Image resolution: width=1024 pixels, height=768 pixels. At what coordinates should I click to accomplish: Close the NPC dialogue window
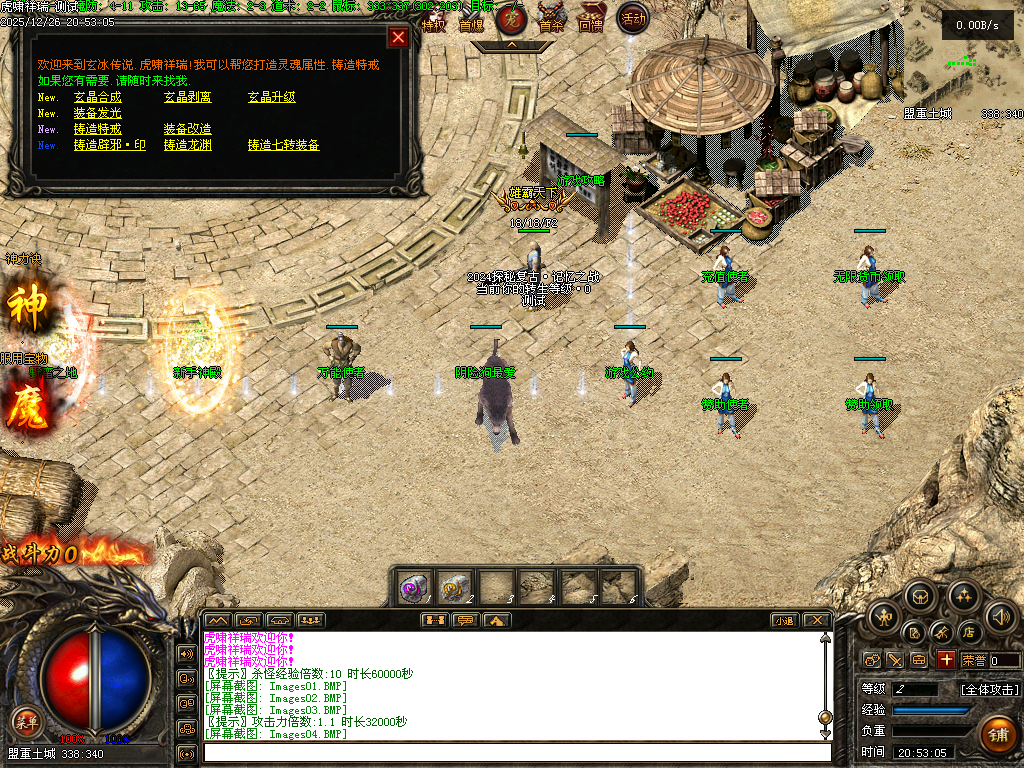click(x=398, y=38)
